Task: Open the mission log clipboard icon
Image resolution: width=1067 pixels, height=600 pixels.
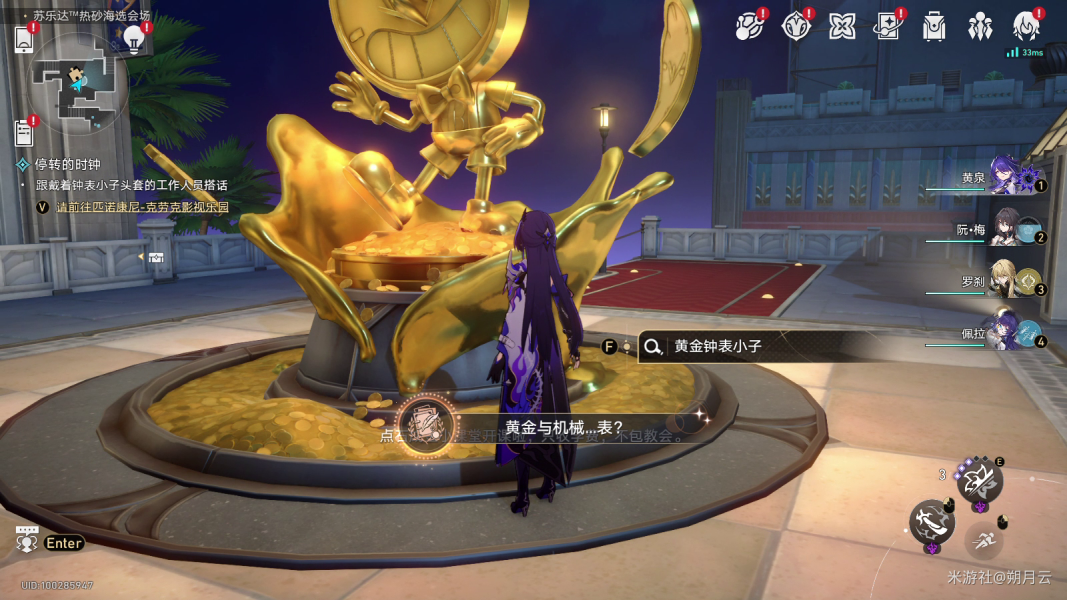Action: (x=25, y=132)
